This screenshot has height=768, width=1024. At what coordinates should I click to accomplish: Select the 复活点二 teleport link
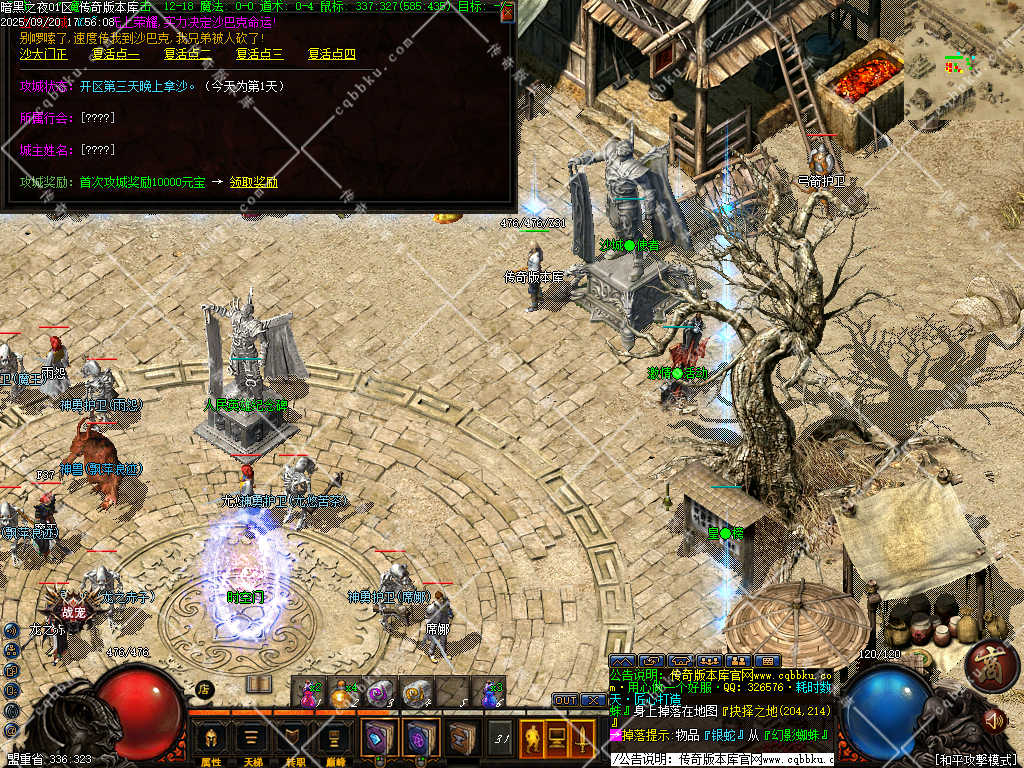pos(187,54)
